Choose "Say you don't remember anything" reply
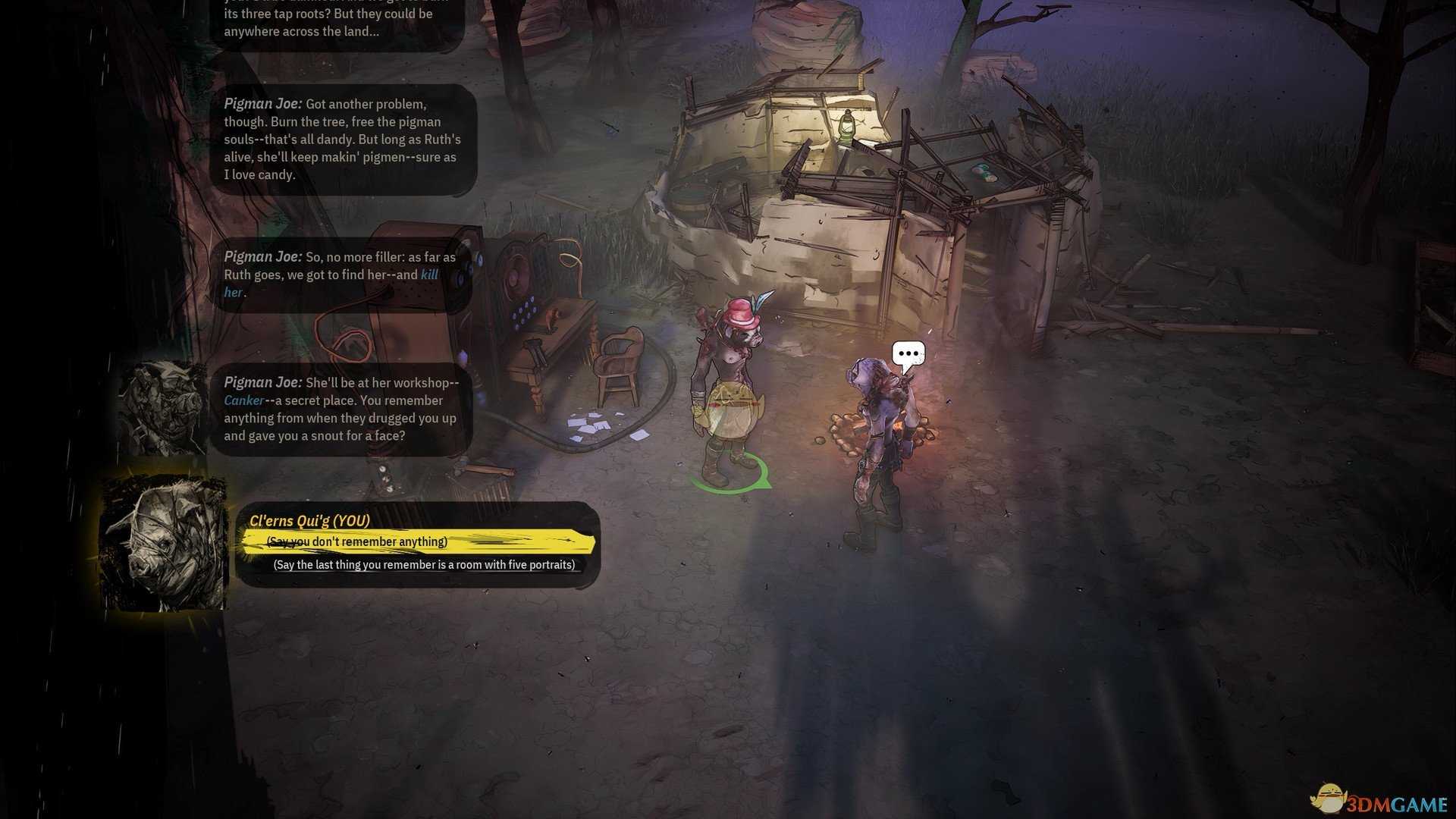This screenshot has width=1456, height=819. click(357, 541)
